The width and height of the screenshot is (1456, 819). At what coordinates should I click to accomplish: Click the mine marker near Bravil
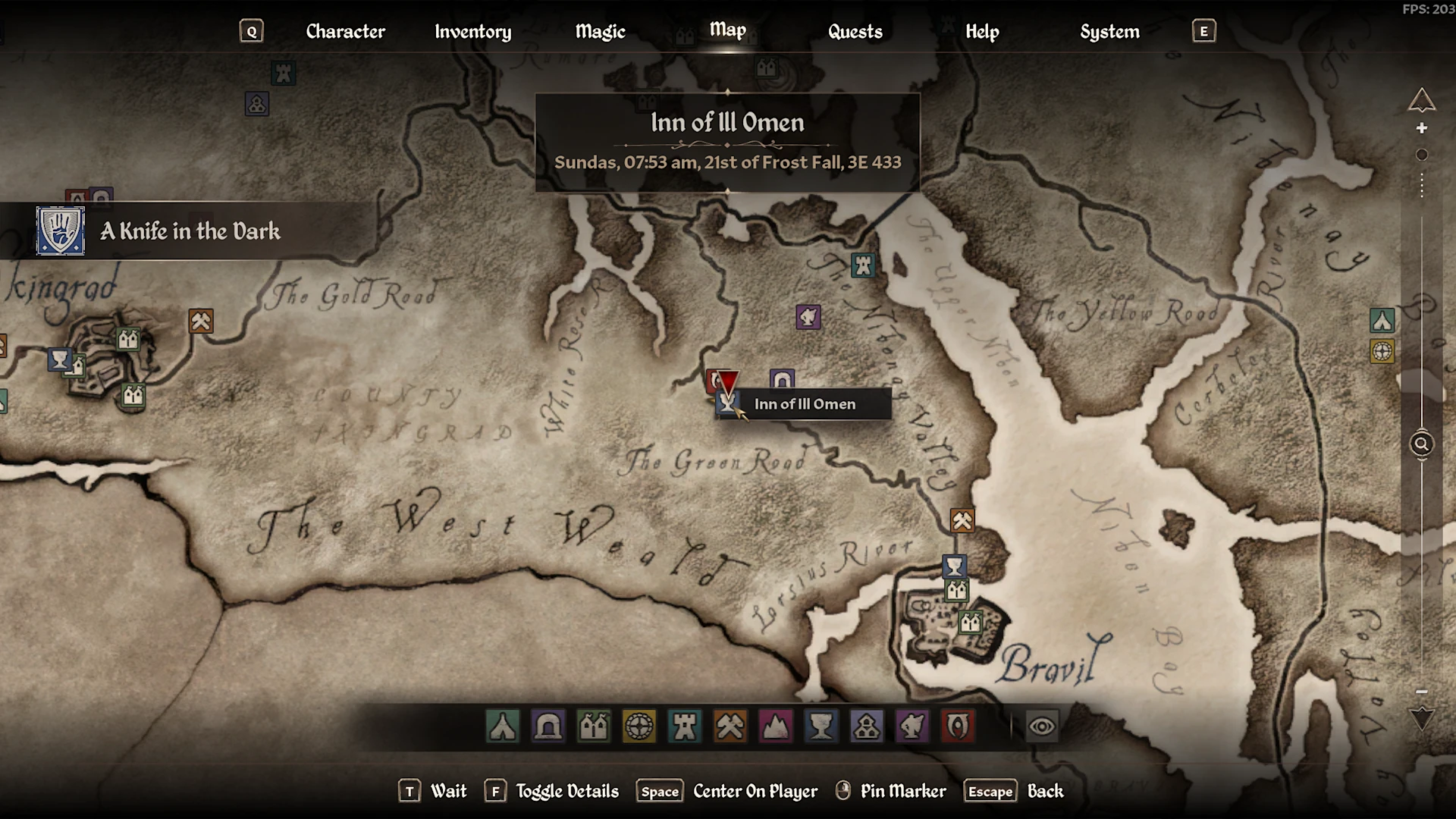[962, 521]
